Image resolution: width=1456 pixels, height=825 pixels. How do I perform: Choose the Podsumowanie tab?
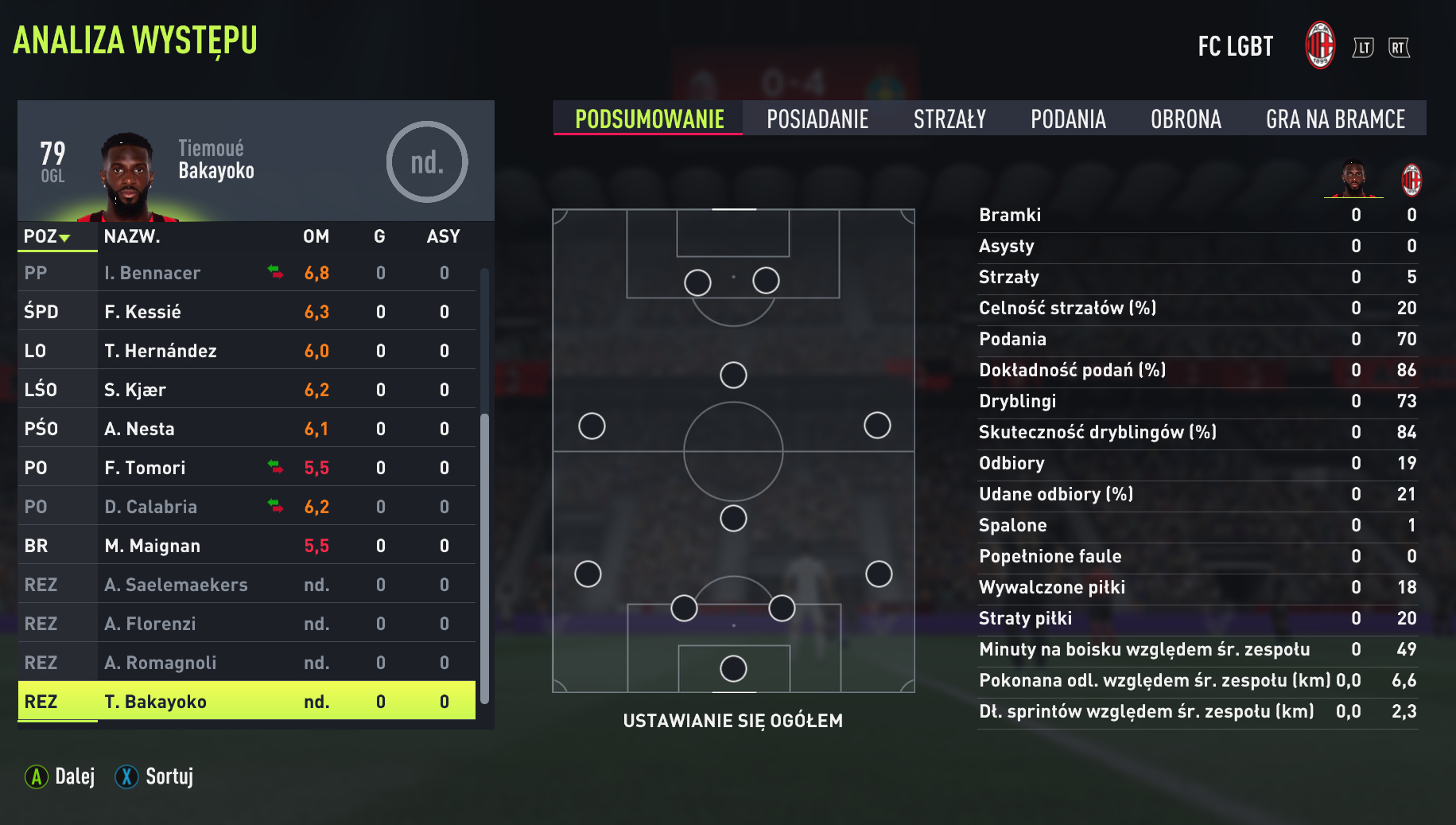[649, 119]
